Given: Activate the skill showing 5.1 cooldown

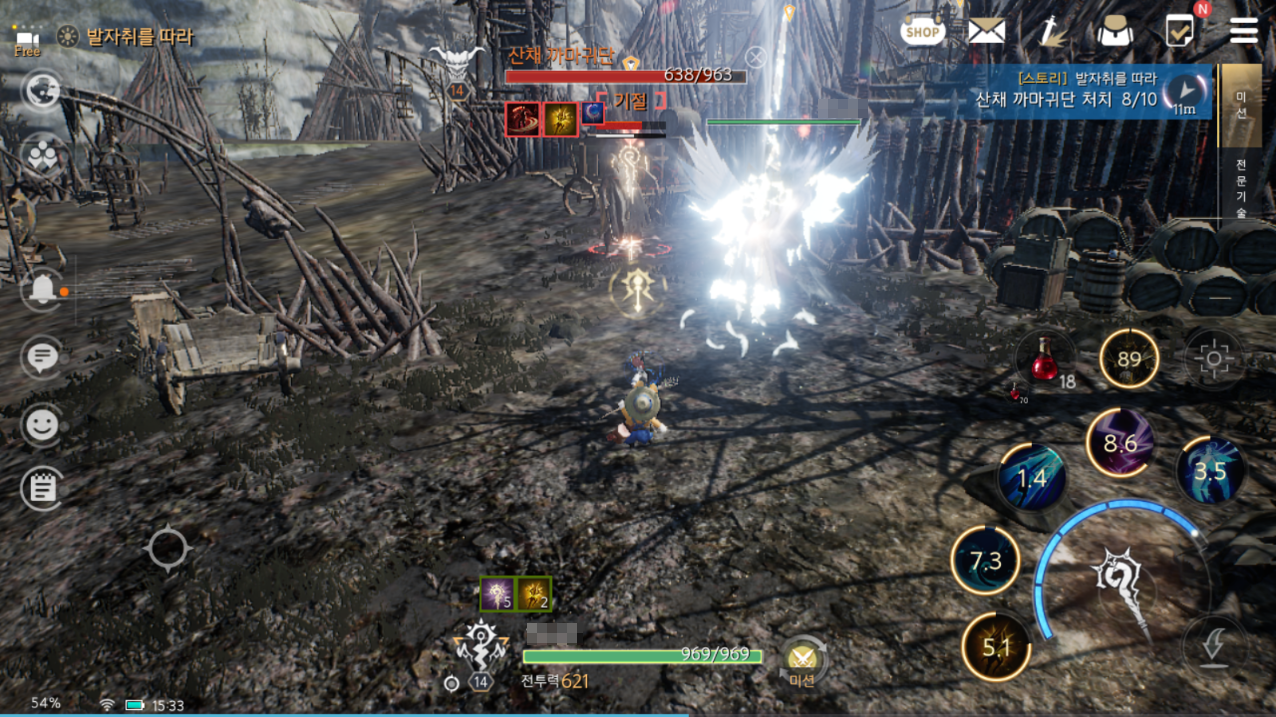Looking at the screenshot, I should [x=996, y=647].
